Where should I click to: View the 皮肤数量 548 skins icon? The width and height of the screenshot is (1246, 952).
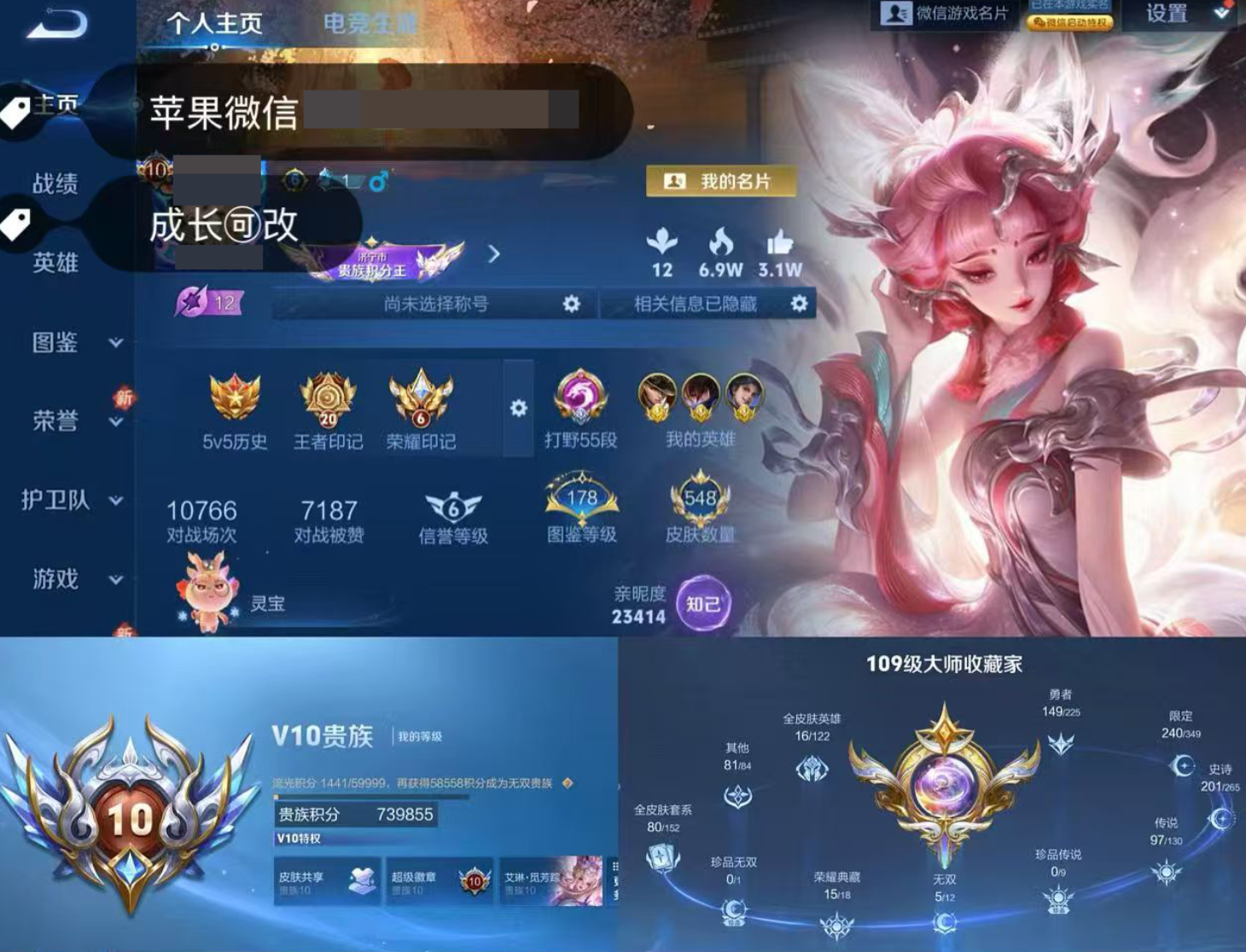coord(700,499)
